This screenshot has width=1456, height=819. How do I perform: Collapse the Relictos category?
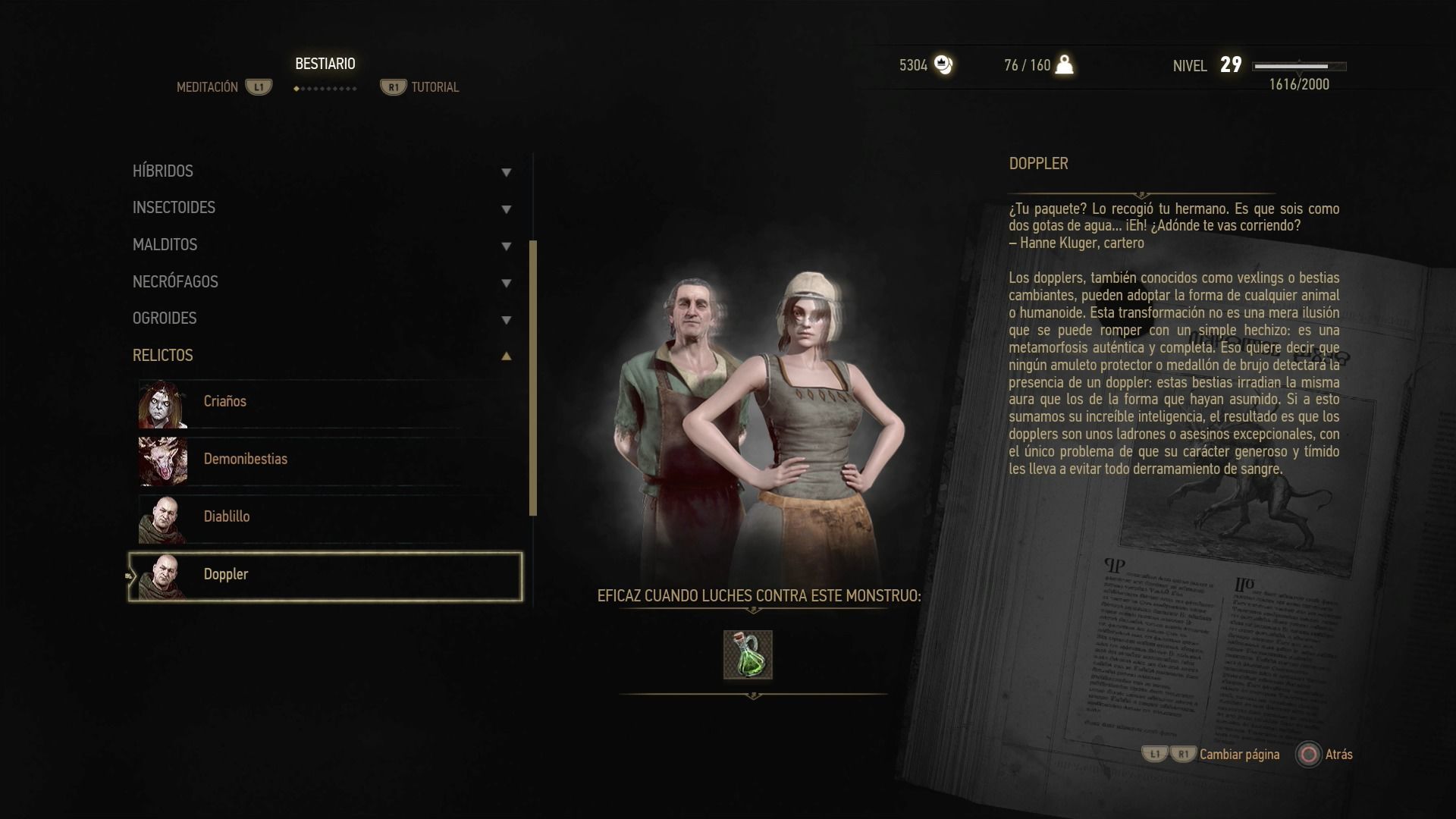(x=322, y=356)
